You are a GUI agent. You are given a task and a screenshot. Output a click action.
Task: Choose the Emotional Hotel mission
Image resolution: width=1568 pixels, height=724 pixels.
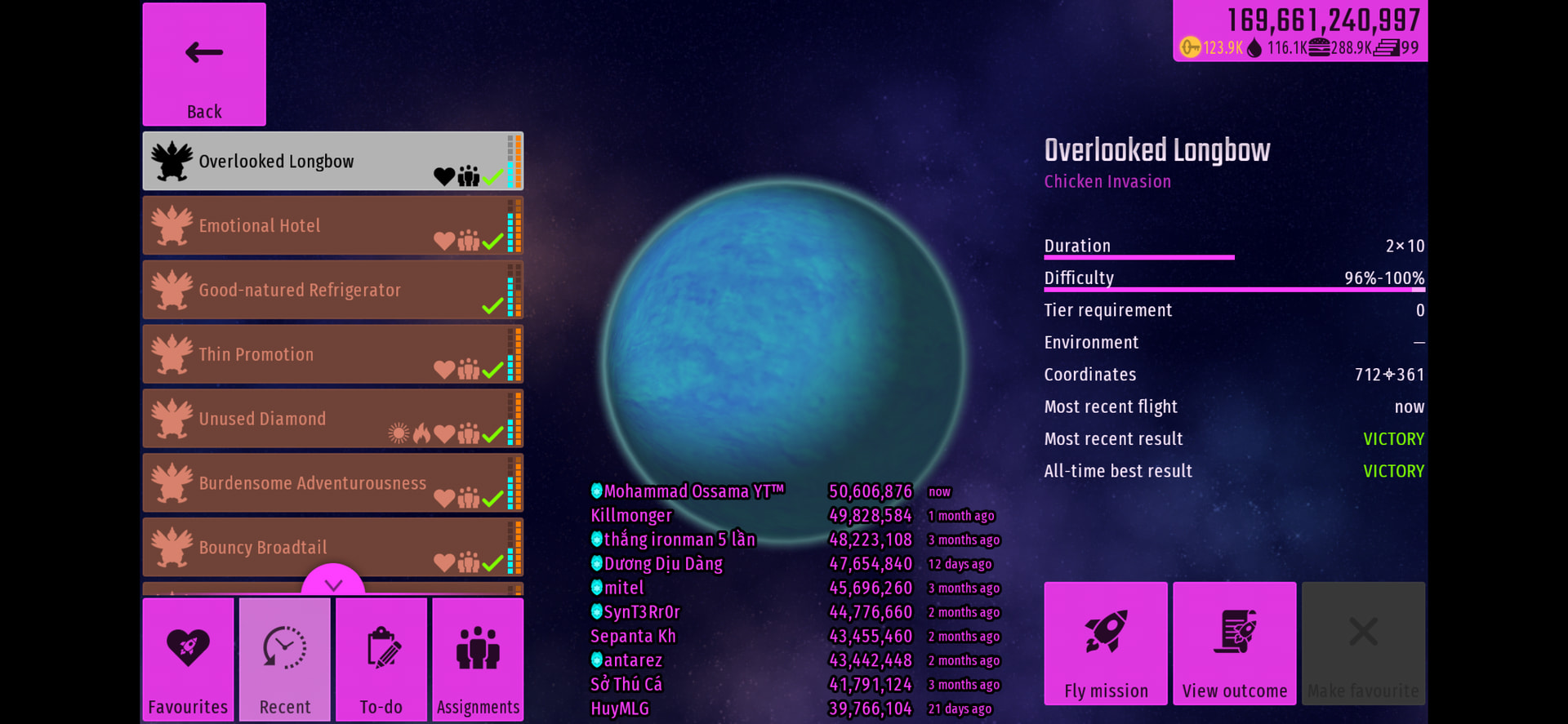pos(332,225)
